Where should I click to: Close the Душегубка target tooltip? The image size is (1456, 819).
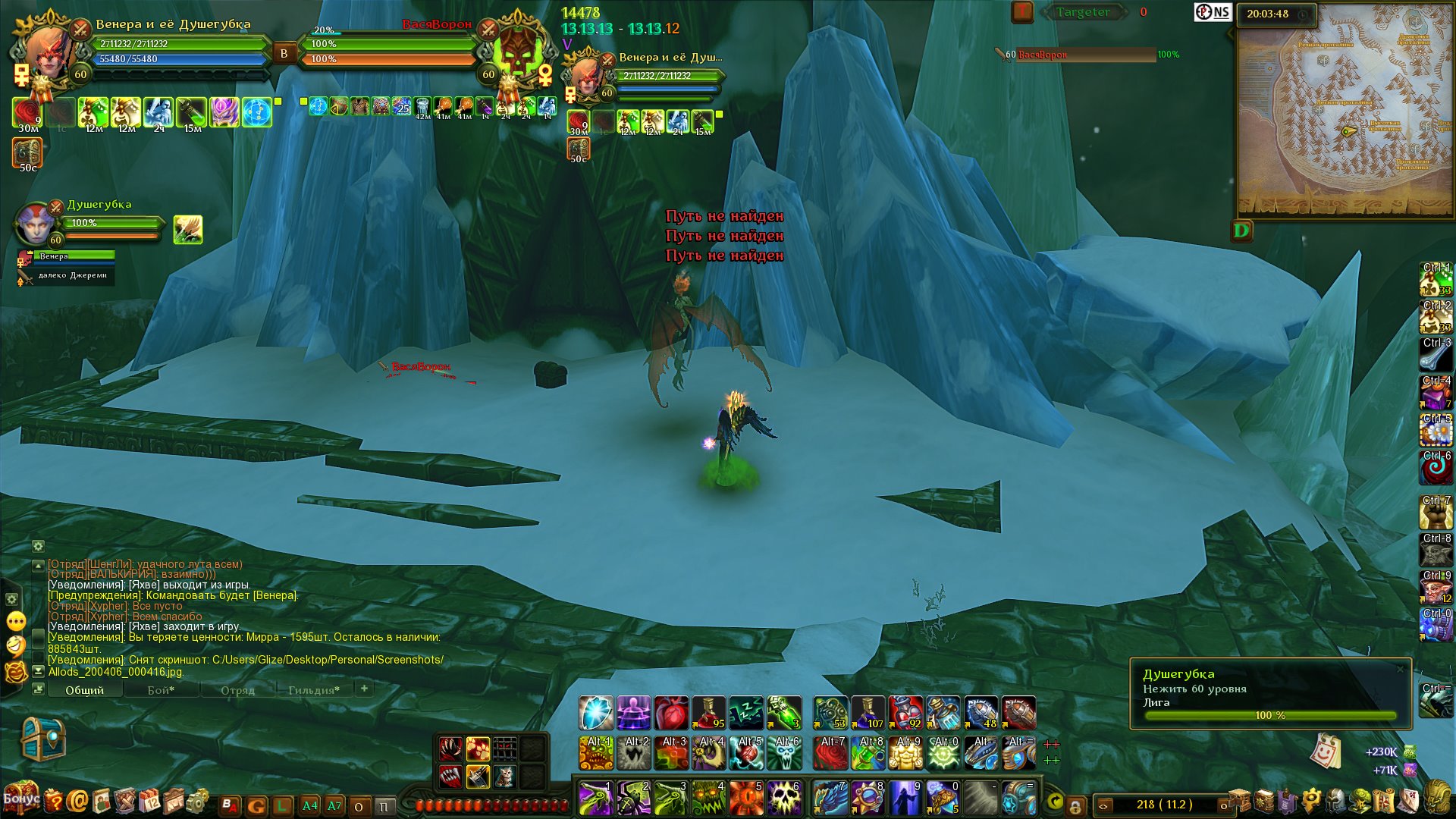(1400, 669)
